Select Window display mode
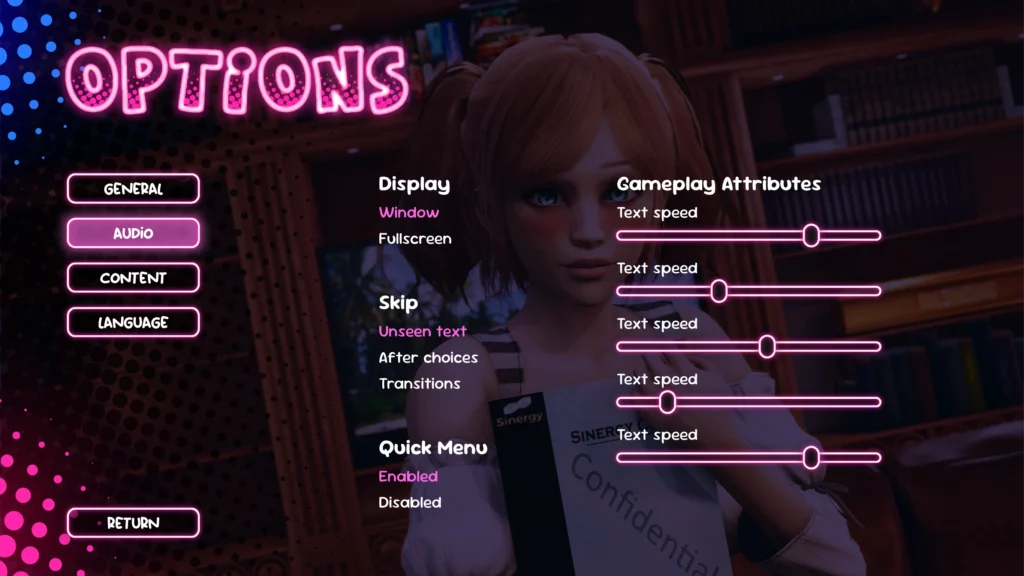1024x576 pixels. 408,212
